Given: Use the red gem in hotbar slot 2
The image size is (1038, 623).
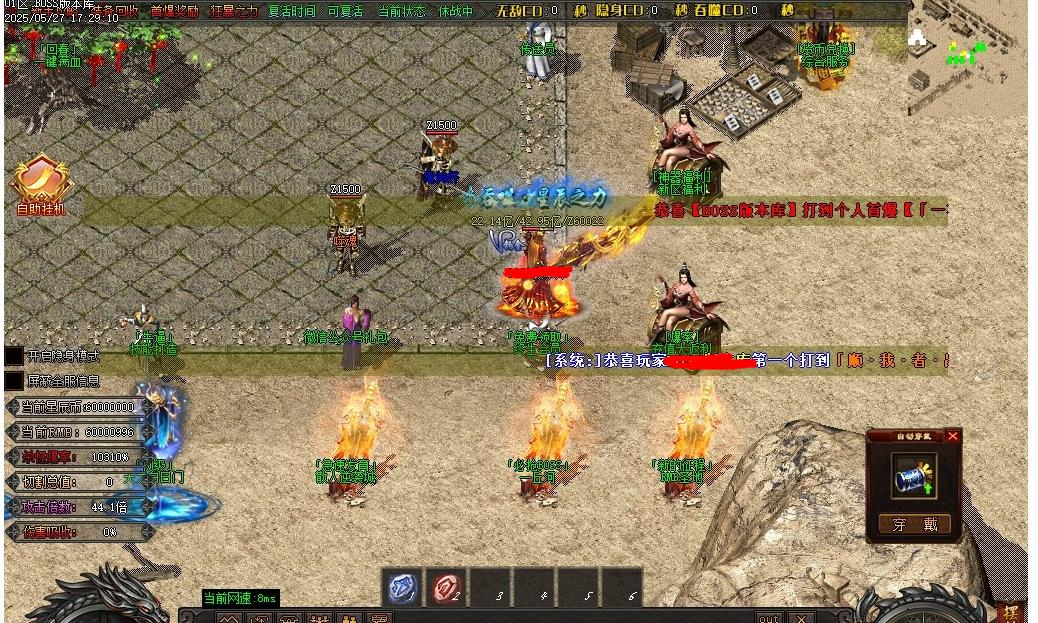Looking at the screenshot, I should point(447,589).
